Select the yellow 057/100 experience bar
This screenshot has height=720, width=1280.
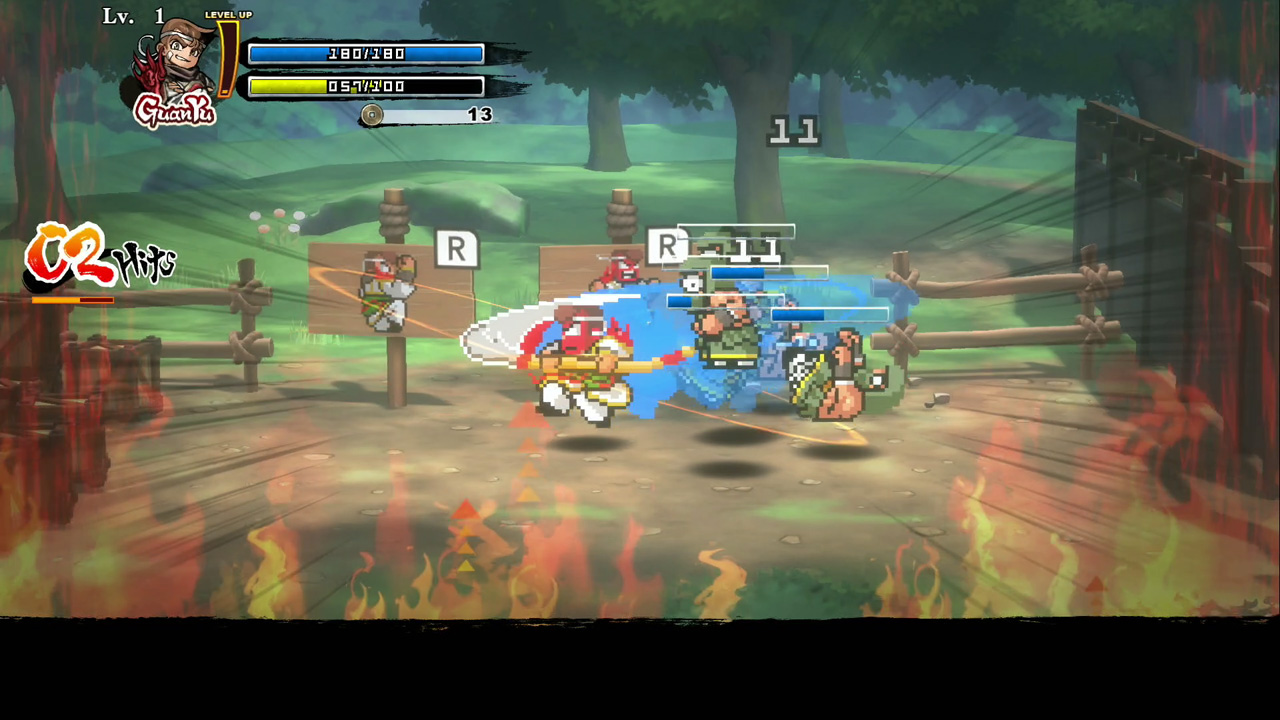point(365,86)
